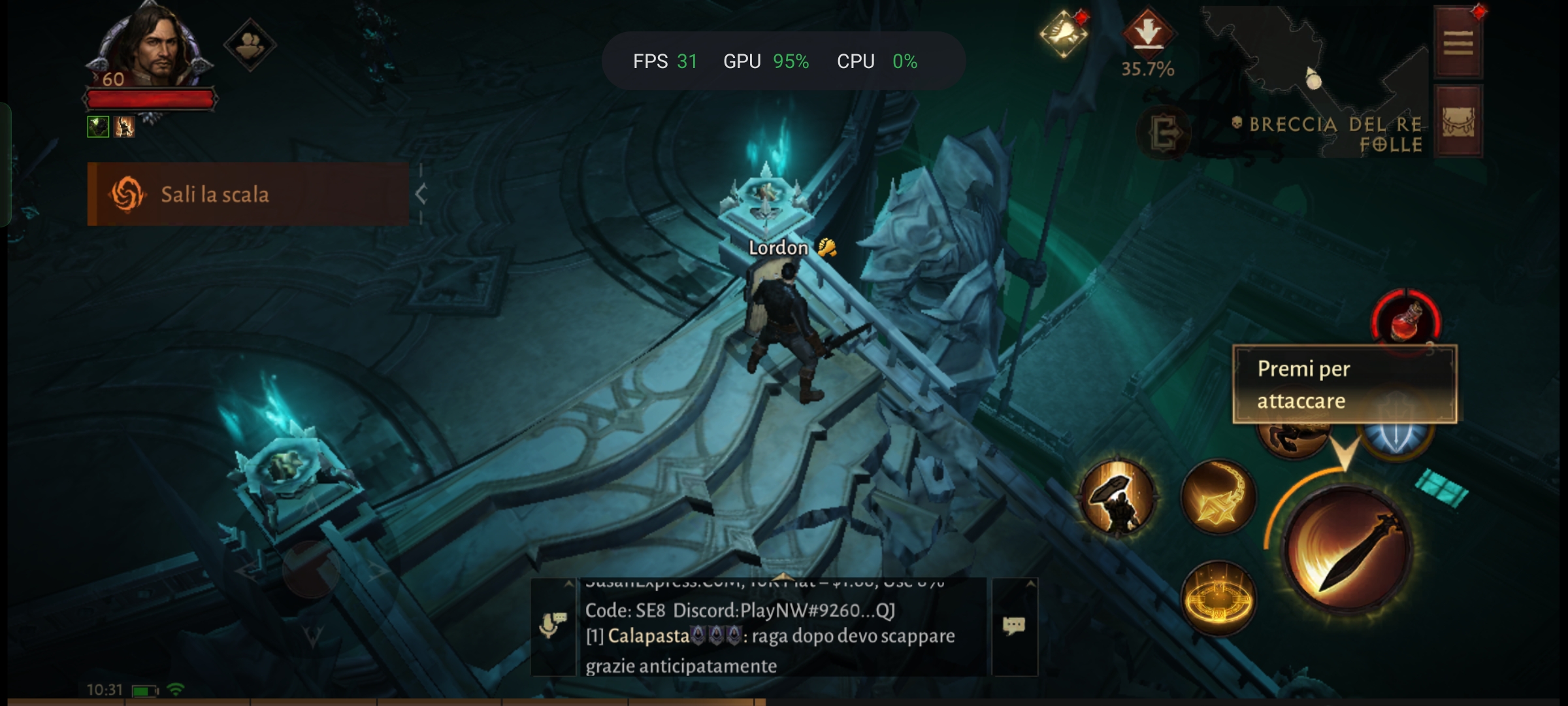Screen dimensions: 1568x706
Task: Tap the exit dungeon door icon
Action: [1164, 134]
